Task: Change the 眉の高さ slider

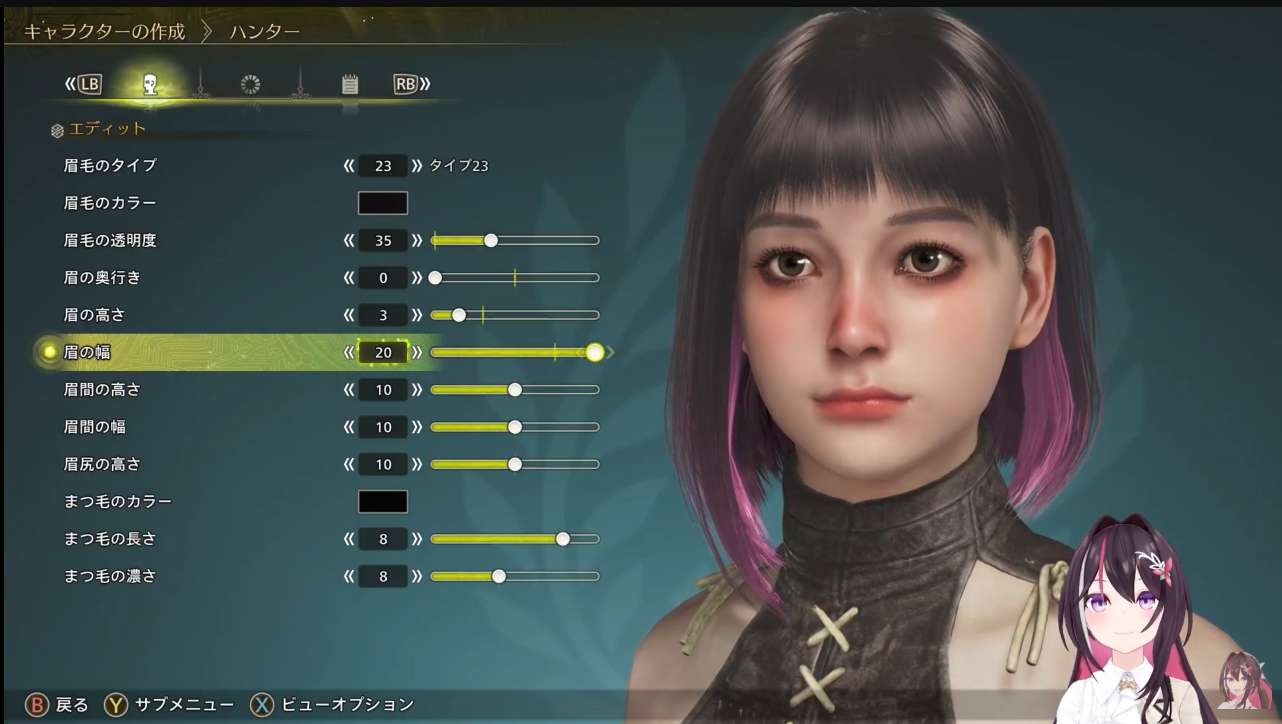Action: [x=514, y=315]
